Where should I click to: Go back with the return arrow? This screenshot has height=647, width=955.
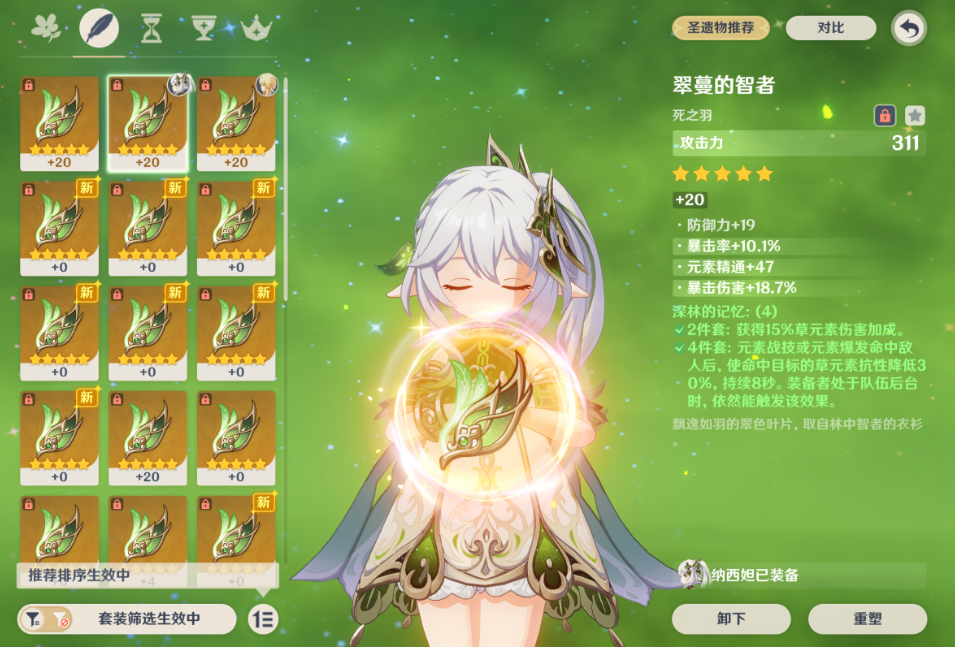(x=908, y=28)
